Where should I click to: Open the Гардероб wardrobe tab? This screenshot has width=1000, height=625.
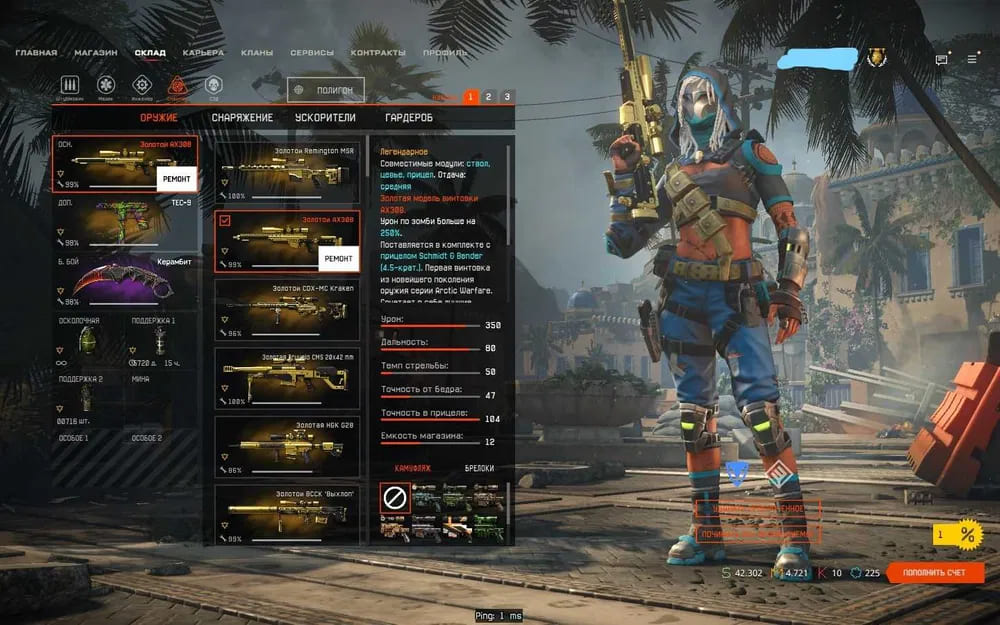pyautogui.click(x=409, y=118)
